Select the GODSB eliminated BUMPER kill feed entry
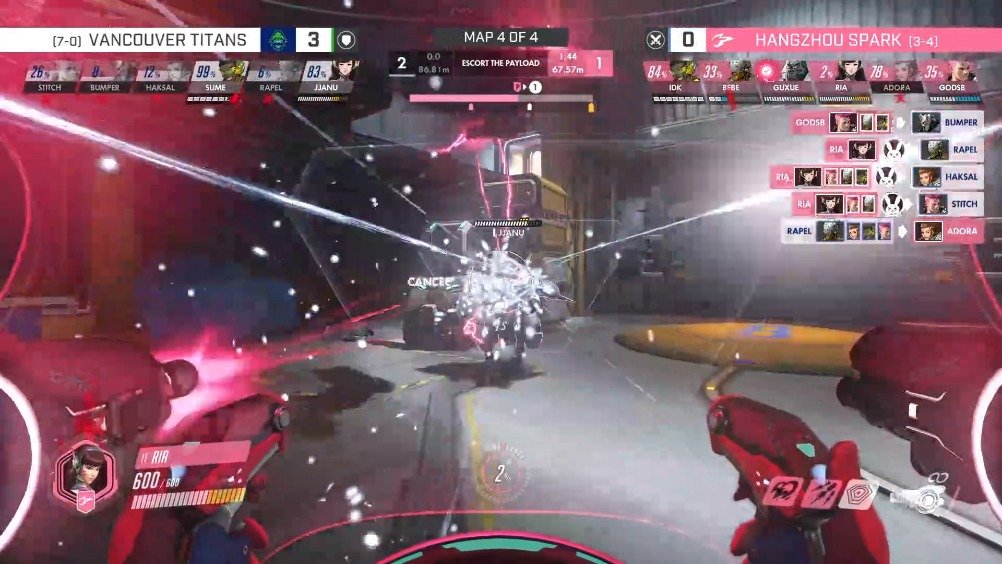This screenshot has height=564, width=1002. click(x=886, y=122)
